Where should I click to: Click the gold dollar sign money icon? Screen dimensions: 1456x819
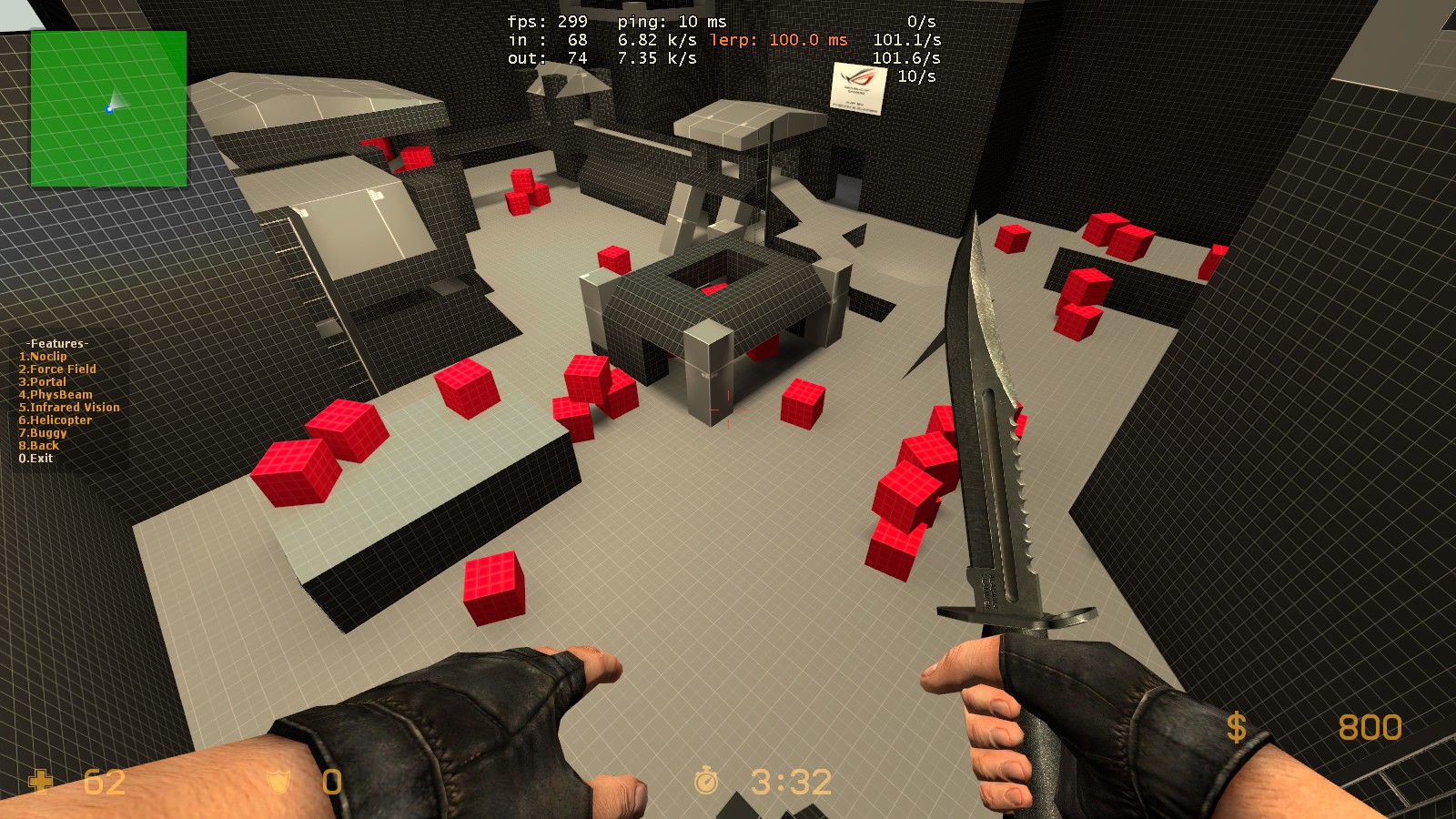(1235, 728)
